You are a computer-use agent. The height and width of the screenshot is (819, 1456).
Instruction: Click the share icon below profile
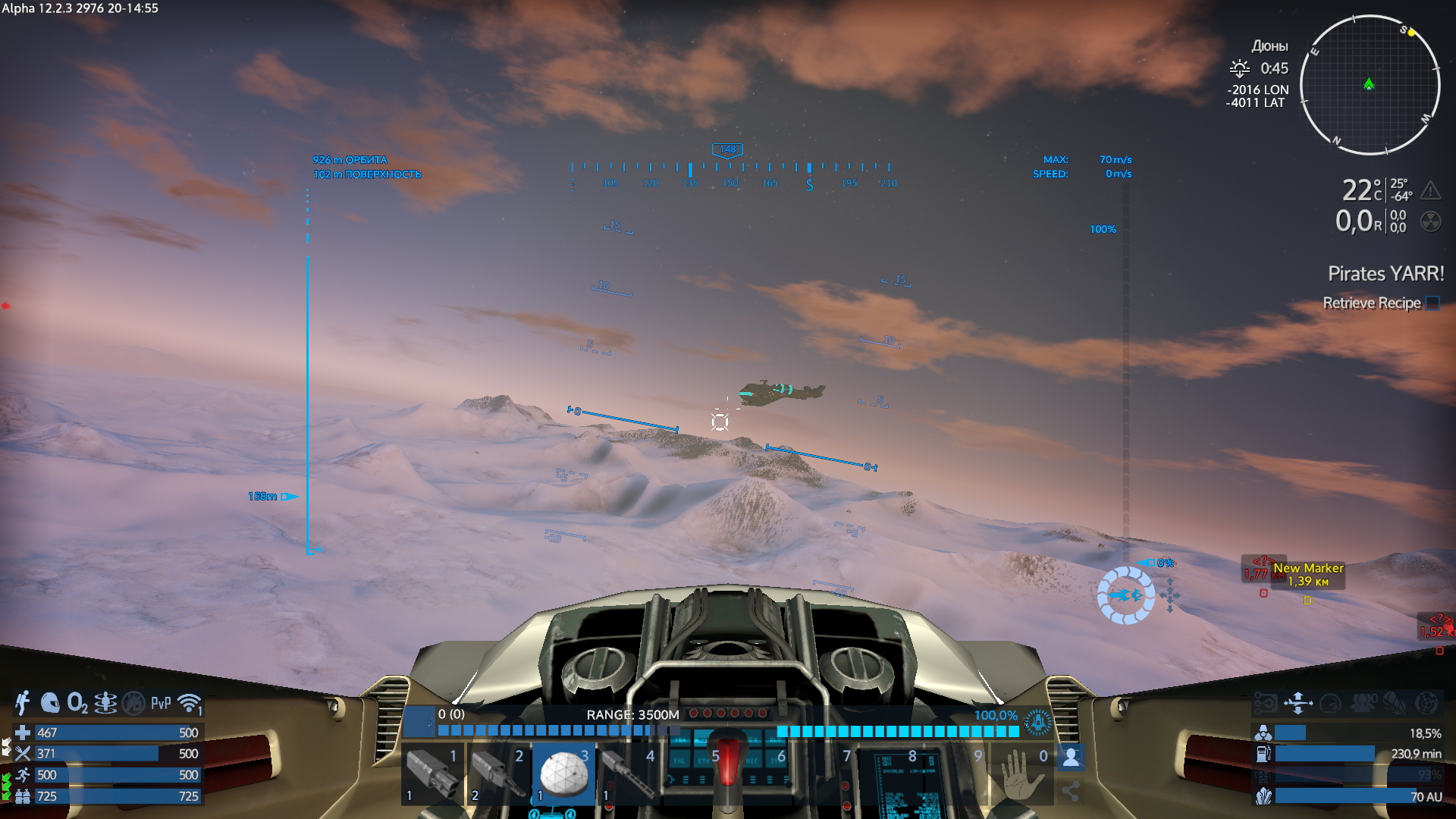point(1071,792)
